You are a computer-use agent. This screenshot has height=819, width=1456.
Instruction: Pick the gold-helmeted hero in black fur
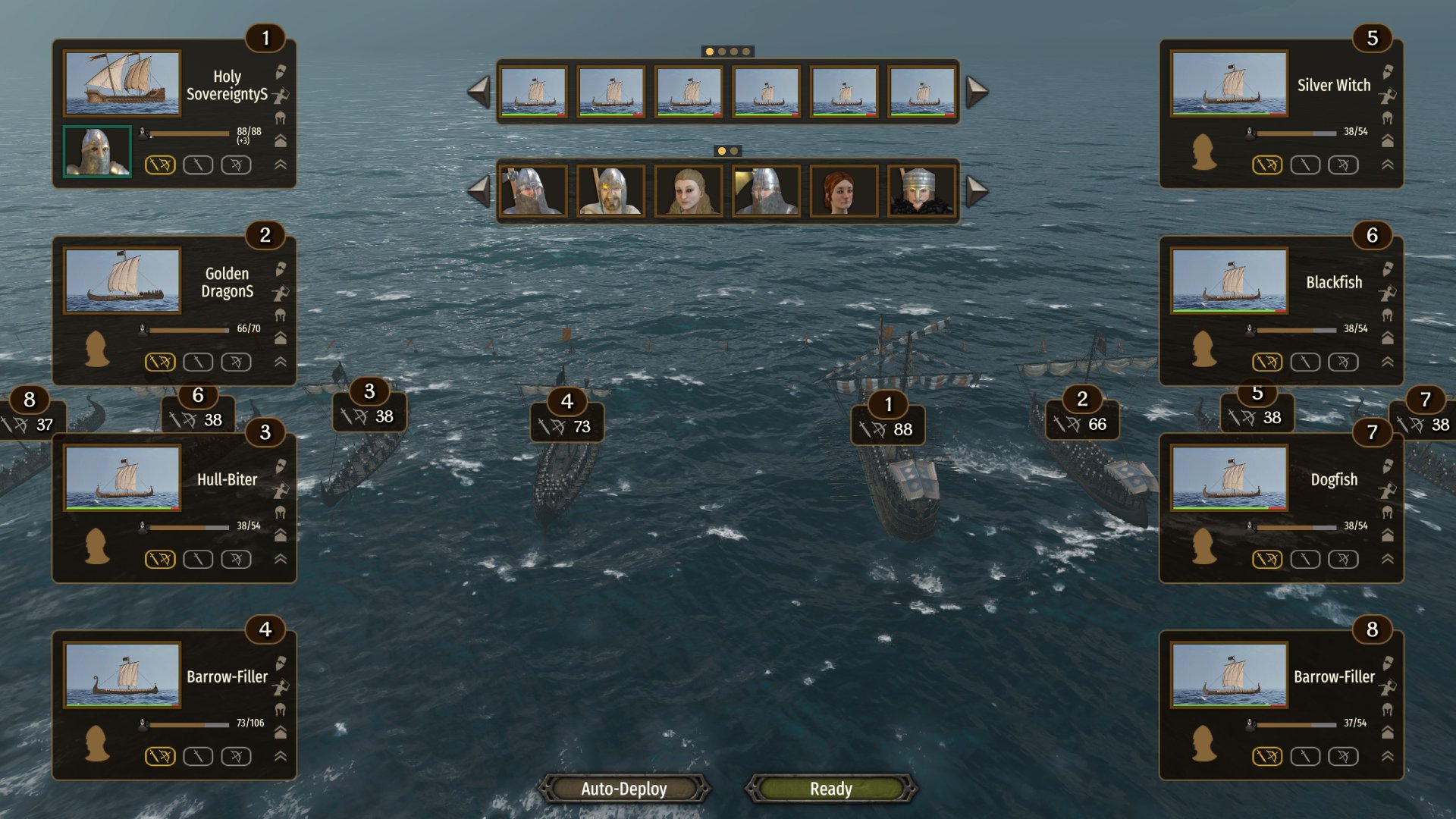tap(921, 191)
